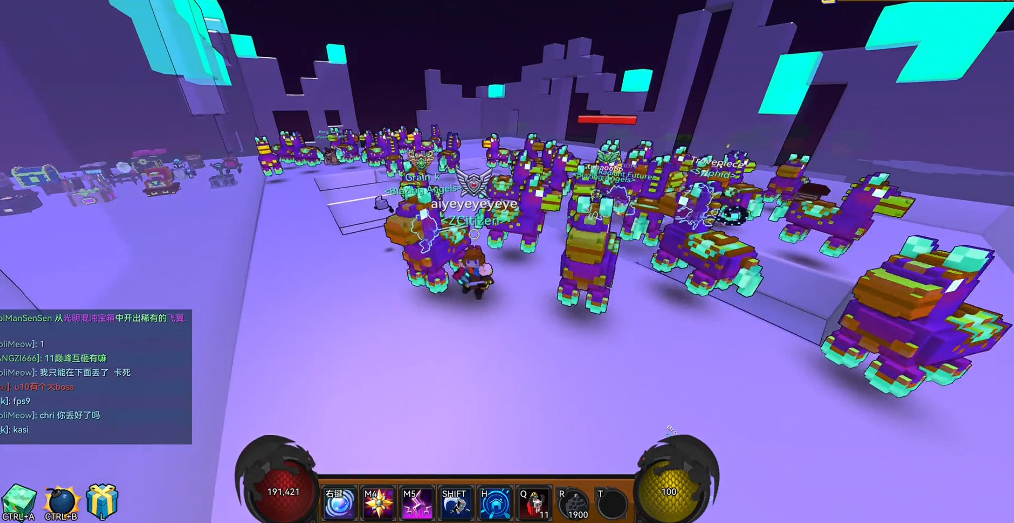The height and width of the screenshot is (523, 1014).
Task: Activate the blue crescent dodge ability
Action: click(455, 503)
